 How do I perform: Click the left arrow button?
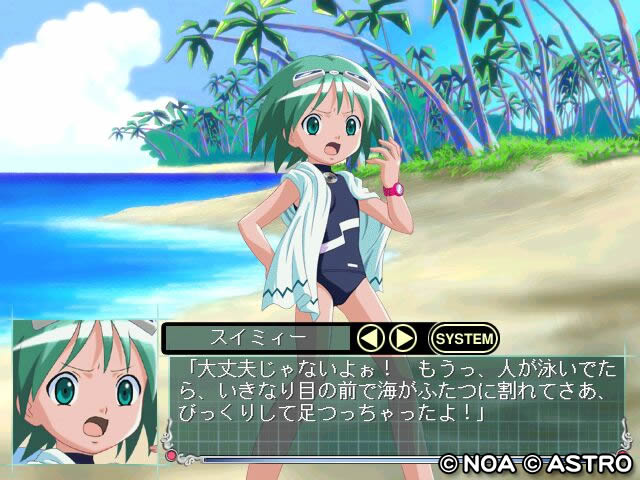(372, 338)
